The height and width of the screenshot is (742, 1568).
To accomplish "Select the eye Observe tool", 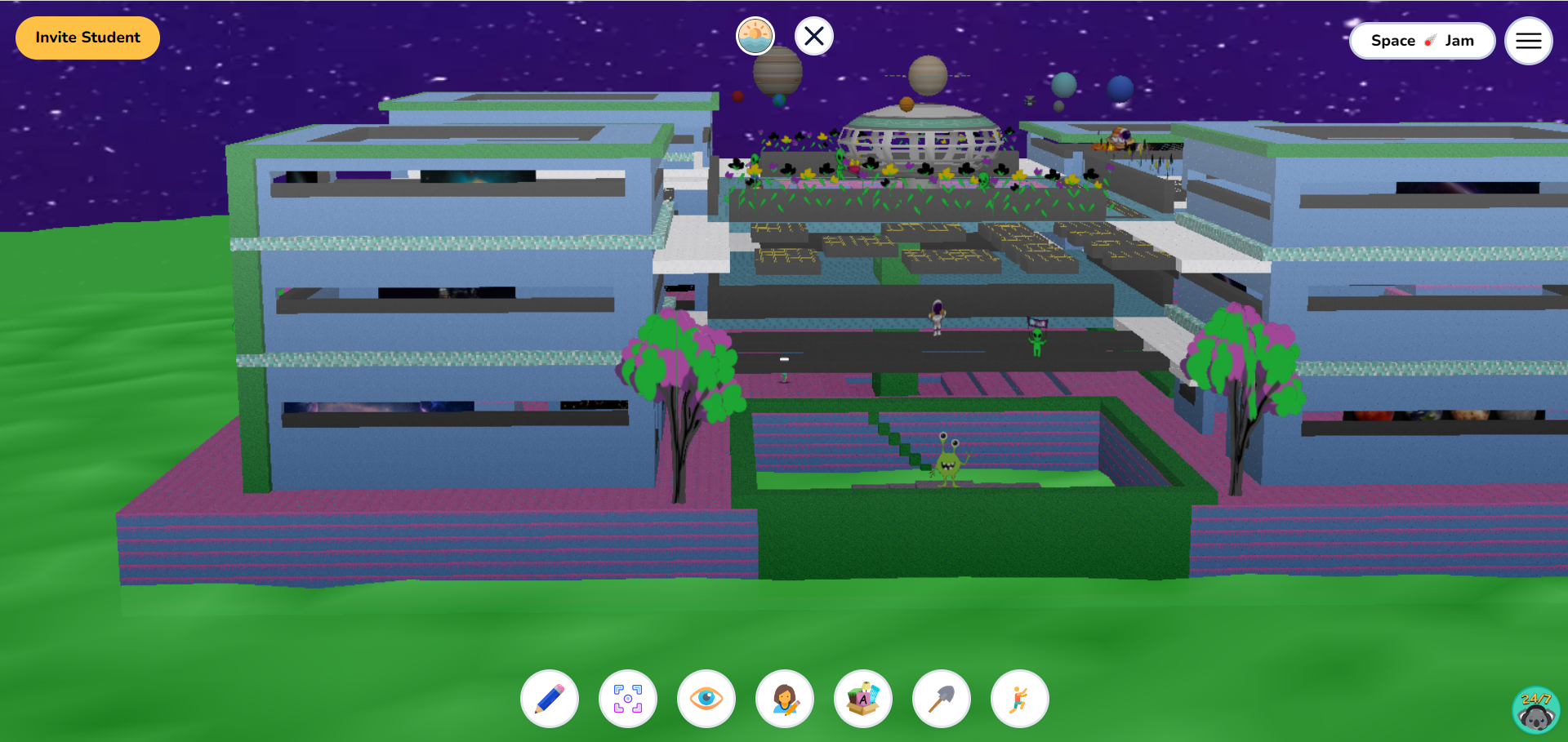I will tap(706, 699).
